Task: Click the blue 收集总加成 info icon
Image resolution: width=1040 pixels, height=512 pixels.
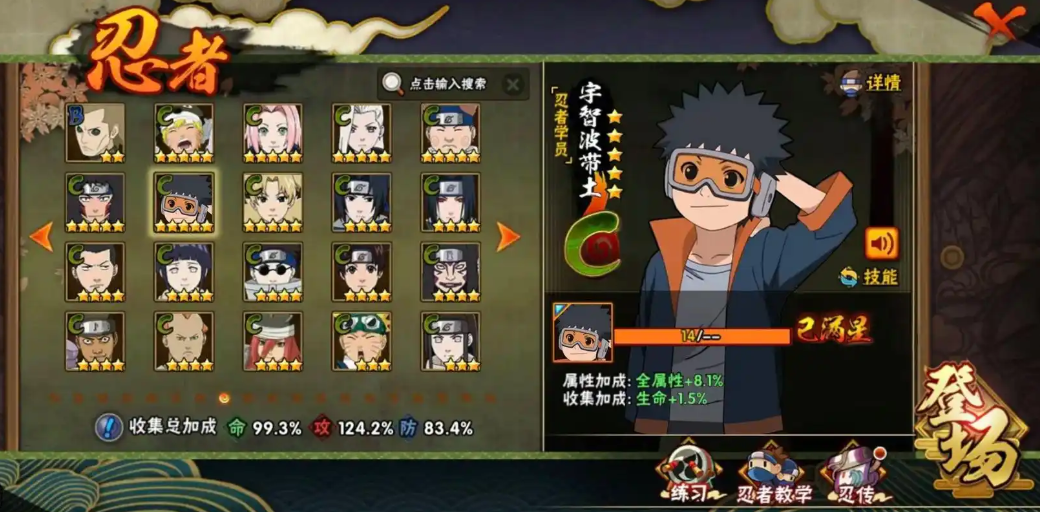Action: click(108, 427)
